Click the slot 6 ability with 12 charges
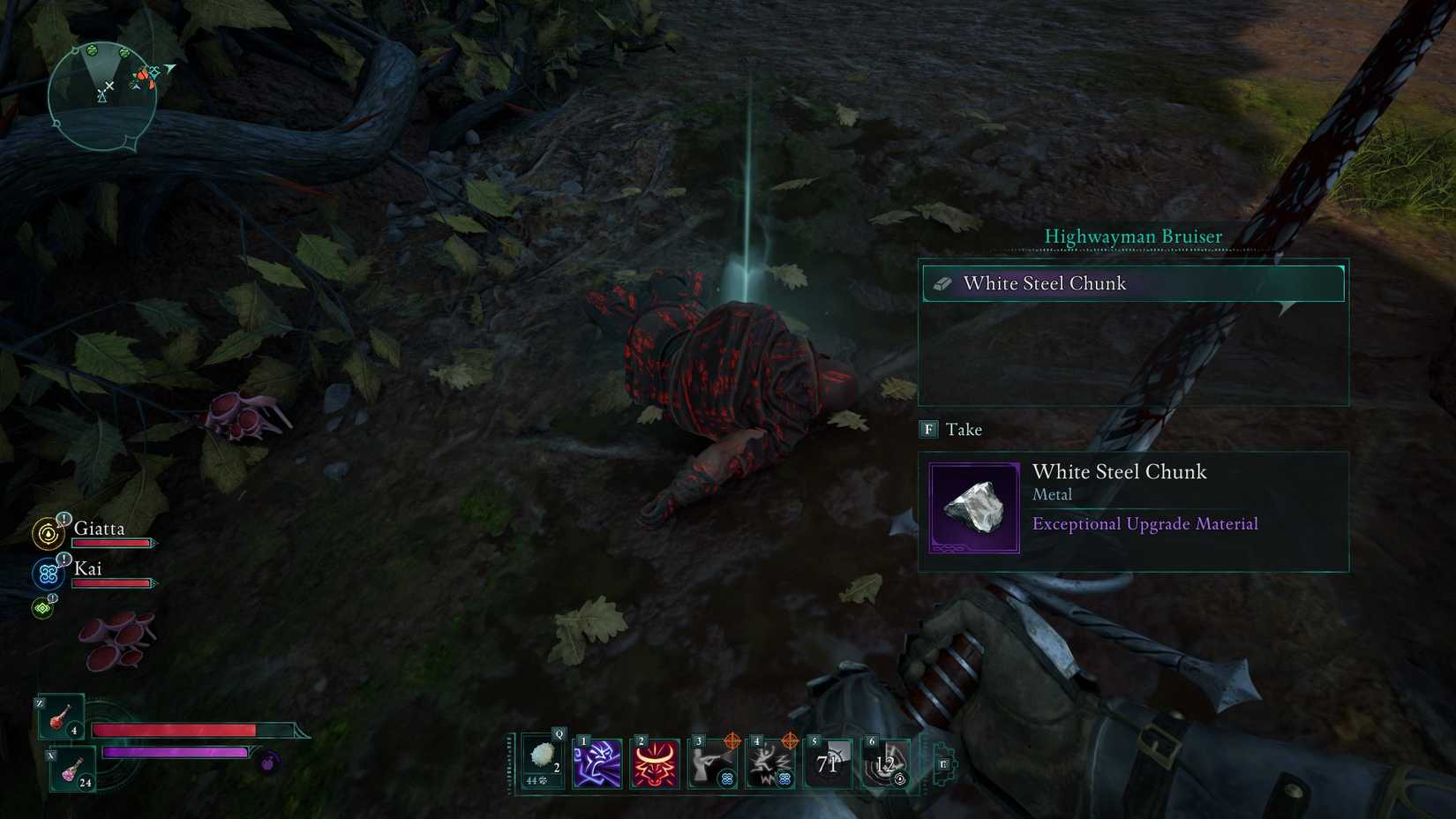 [x=885, y=761]
